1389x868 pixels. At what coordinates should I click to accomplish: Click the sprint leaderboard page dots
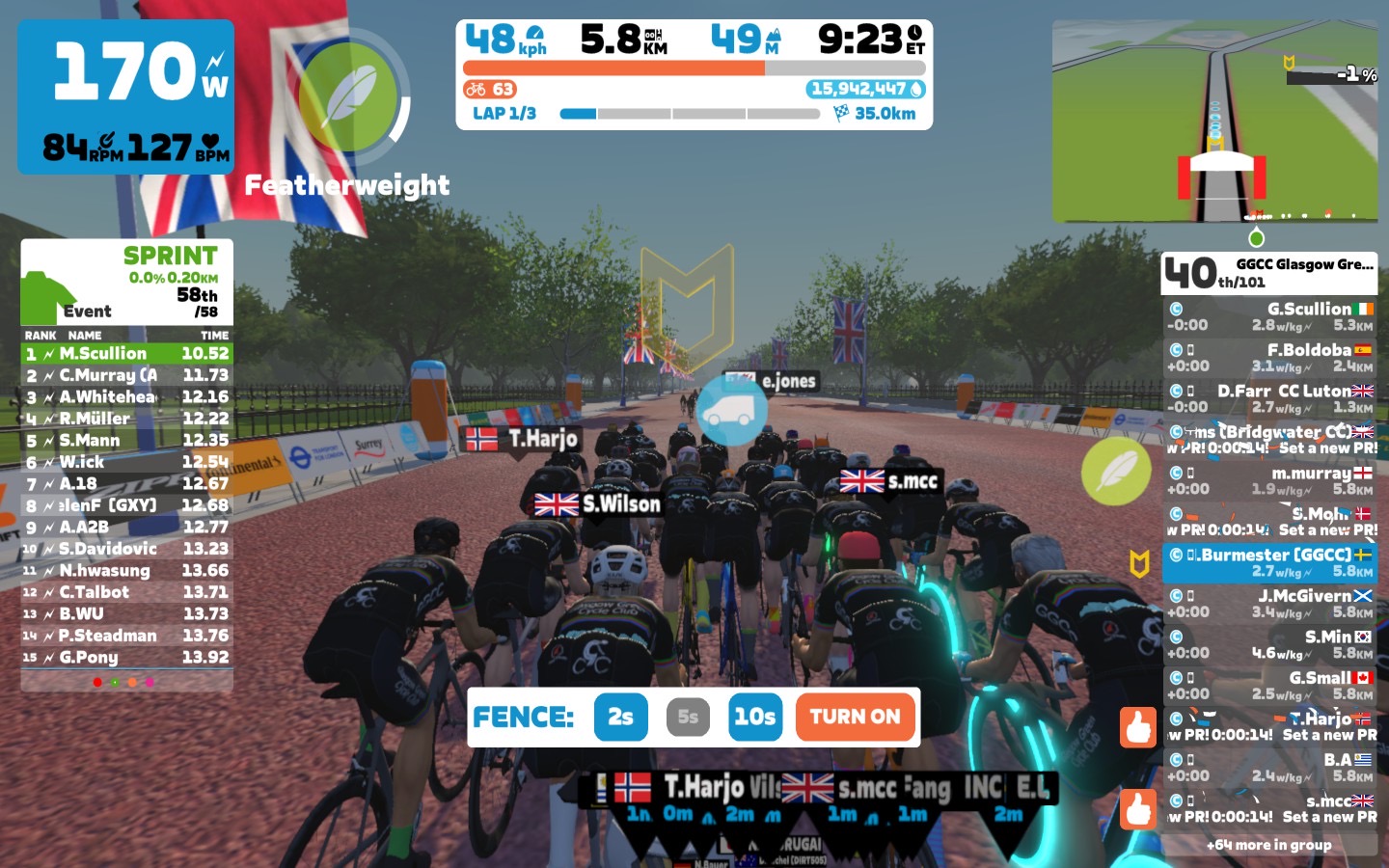point(123,682)
